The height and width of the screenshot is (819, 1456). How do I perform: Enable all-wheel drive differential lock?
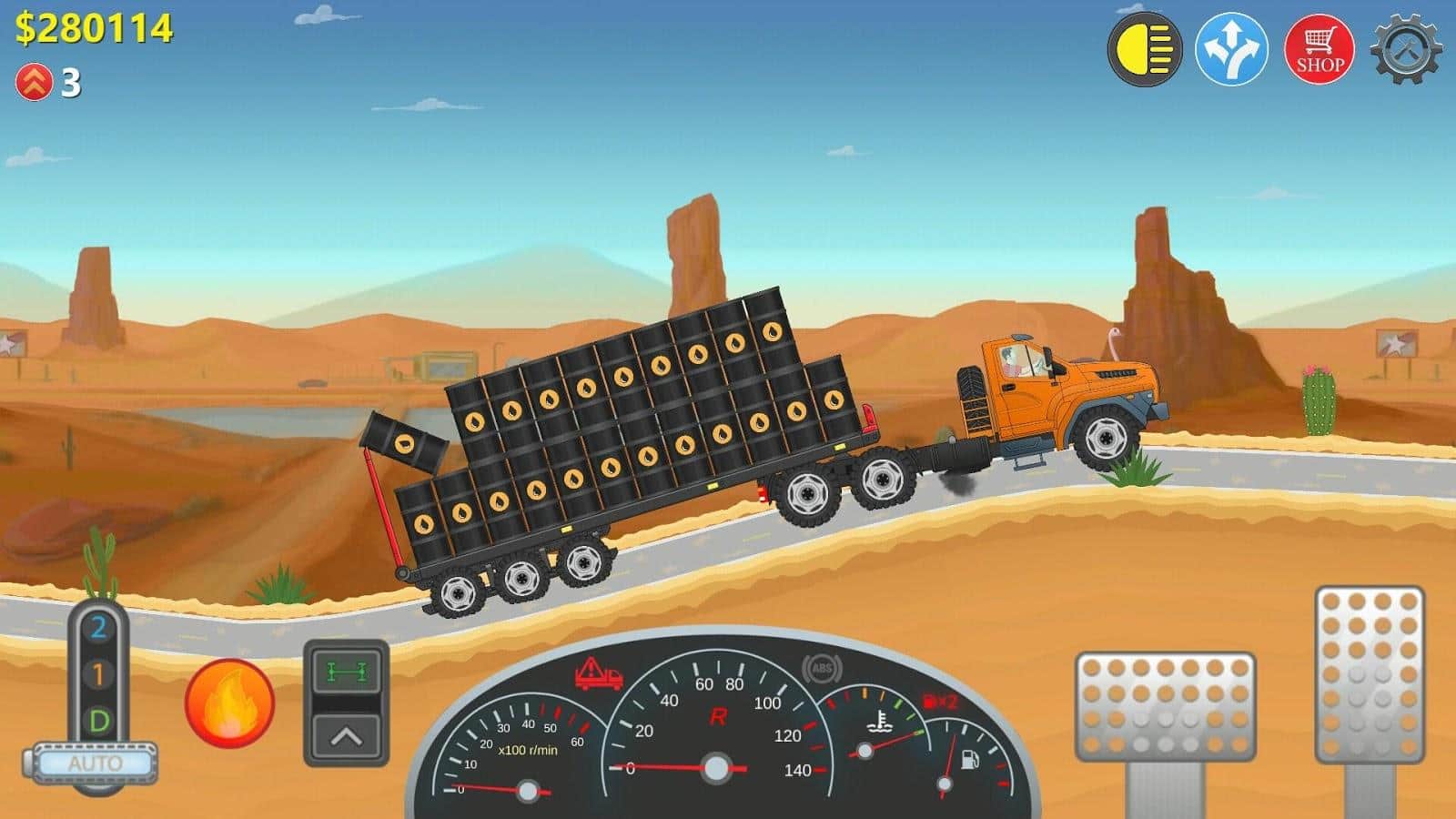pos(346,672)
